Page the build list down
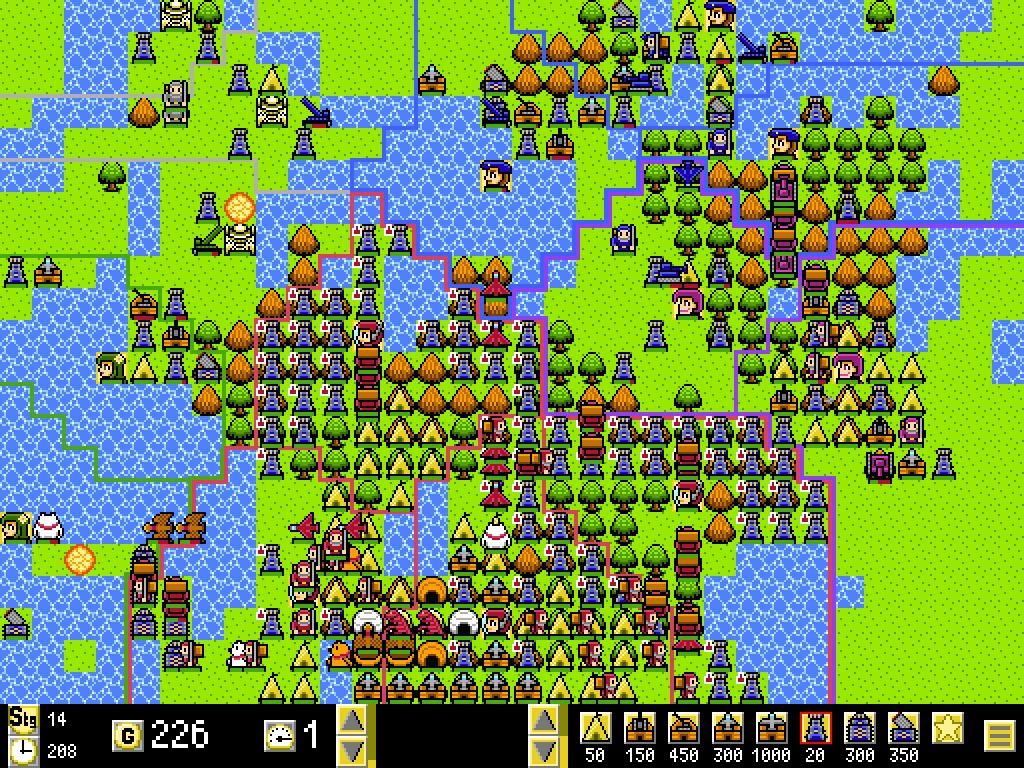Screen dimensions: 1024x768 543,751
